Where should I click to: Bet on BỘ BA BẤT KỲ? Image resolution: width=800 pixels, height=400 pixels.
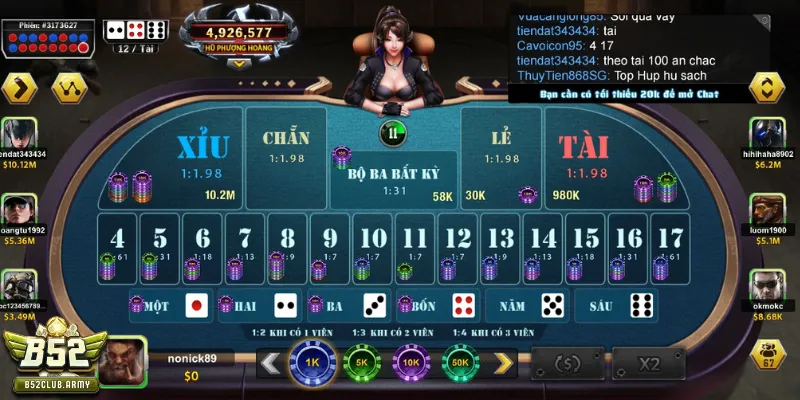click(393, 178)
